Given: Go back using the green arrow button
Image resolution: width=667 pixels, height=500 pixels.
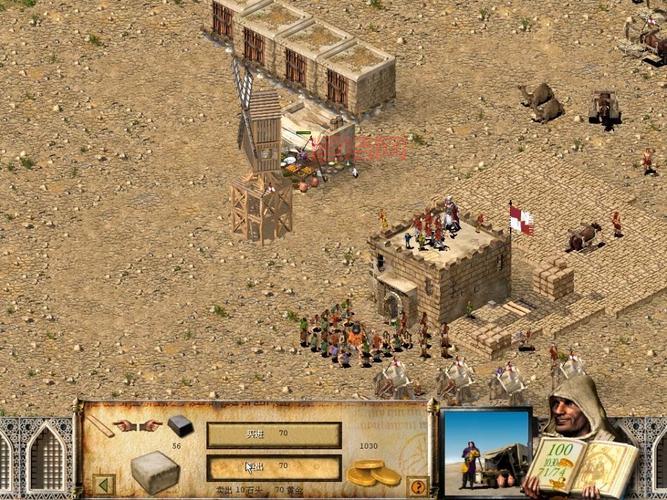Looking at the screenshot, I should (x=103, y=485).
